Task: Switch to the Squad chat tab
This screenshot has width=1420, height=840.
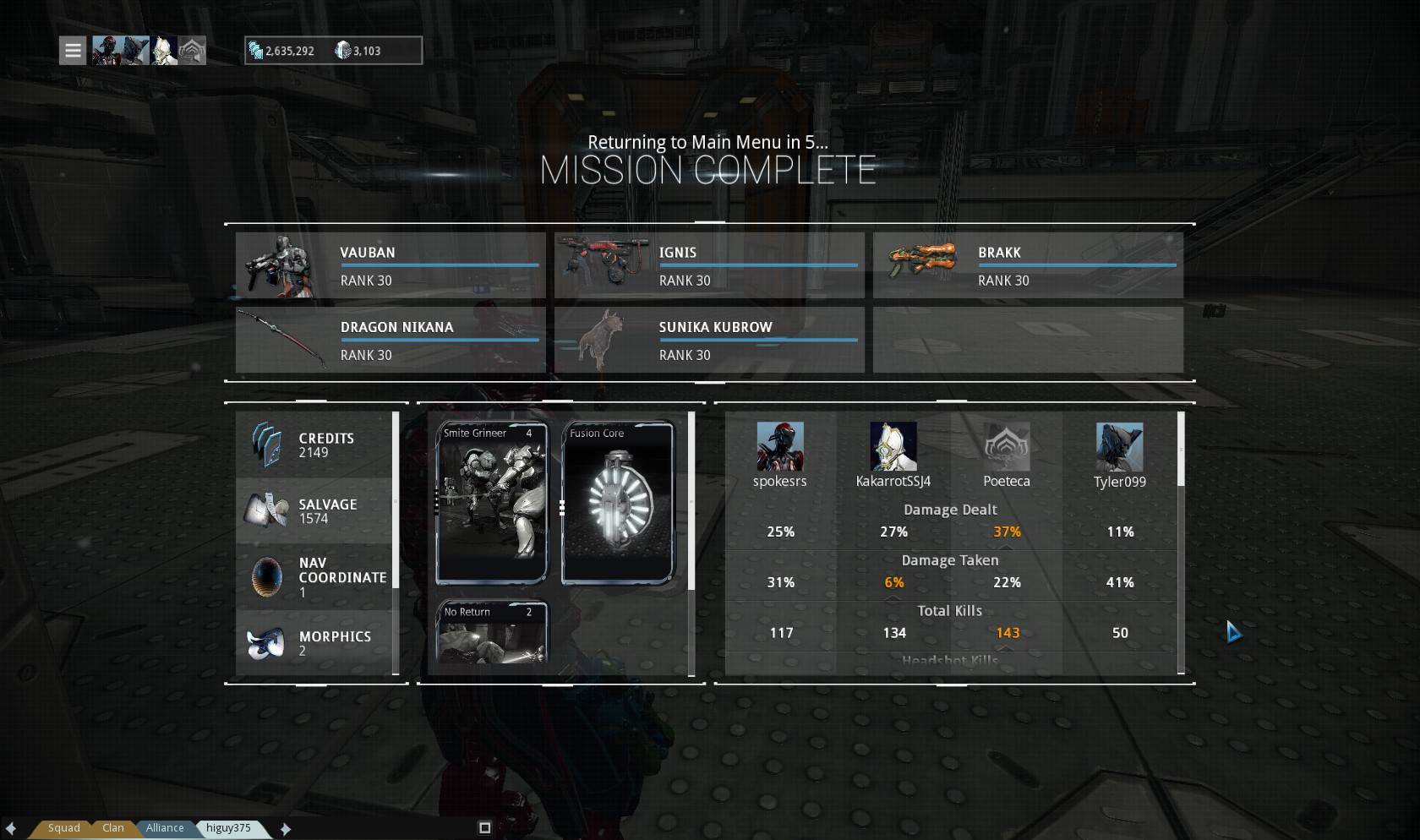Action: [x=64, y=828]
